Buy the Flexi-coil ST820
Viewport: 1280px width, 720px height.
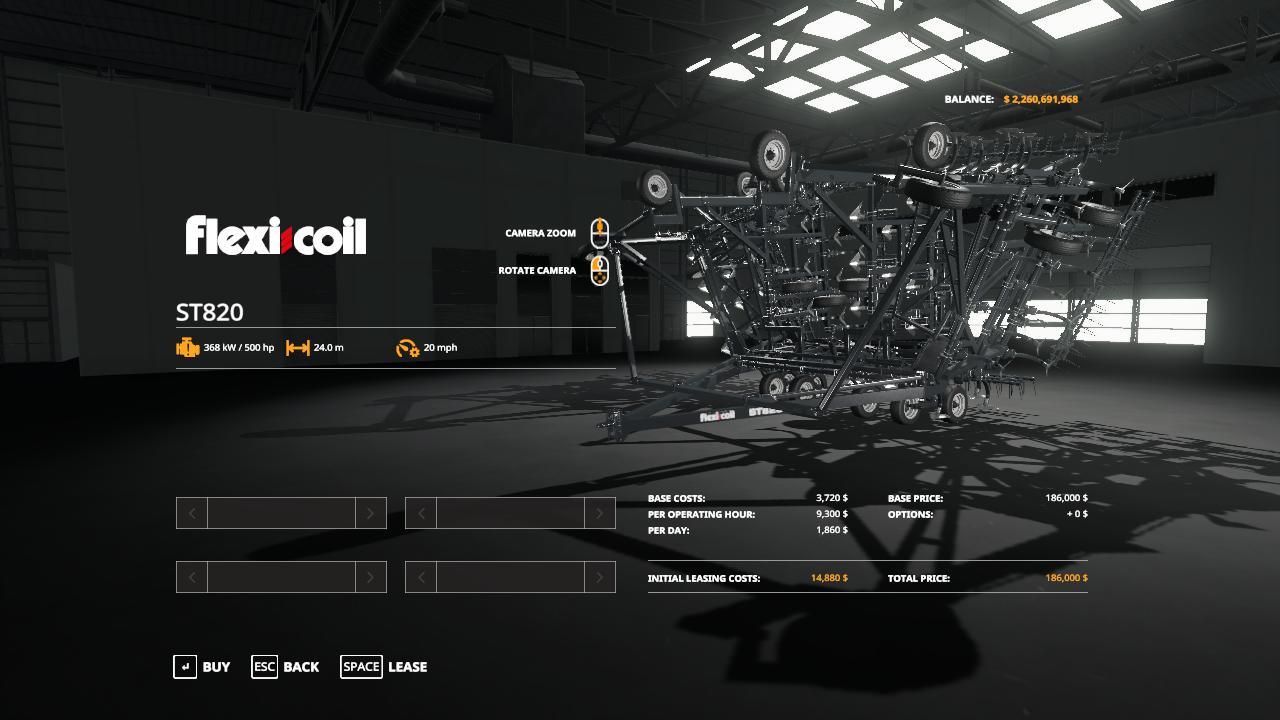coord(202,667)
